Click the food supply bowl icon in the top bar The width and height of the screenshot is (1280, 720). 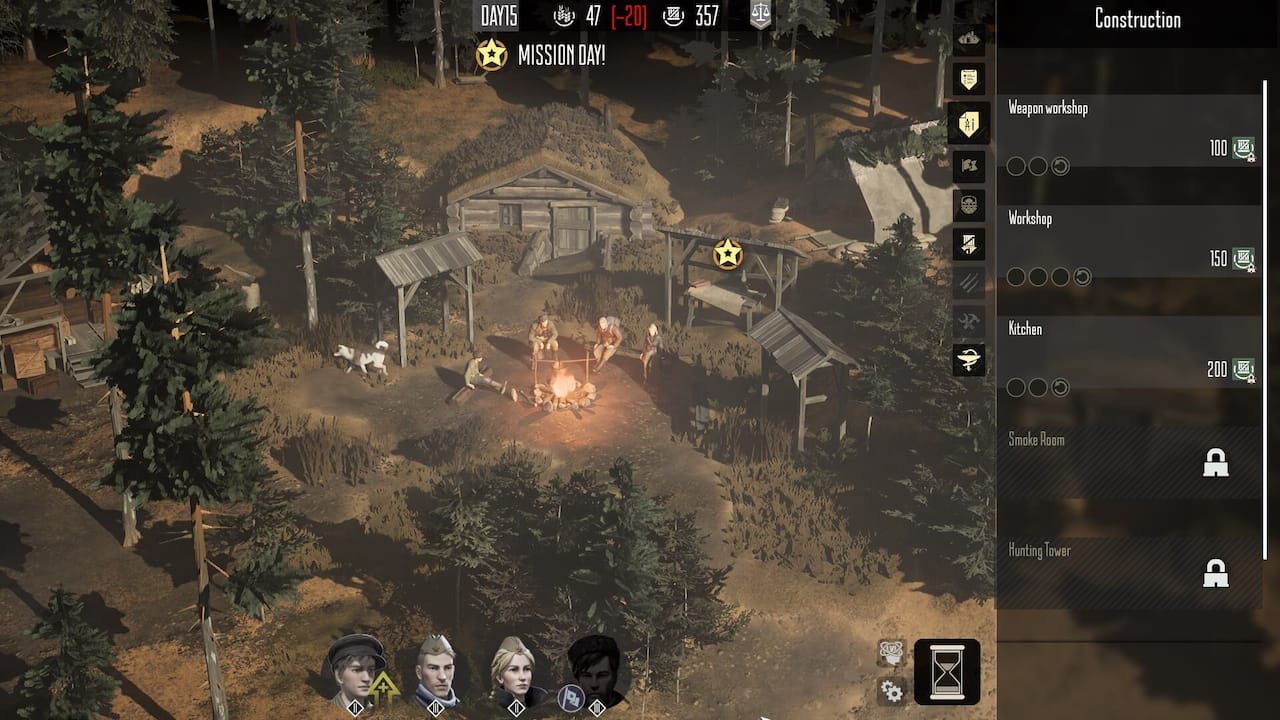[565, 16]
